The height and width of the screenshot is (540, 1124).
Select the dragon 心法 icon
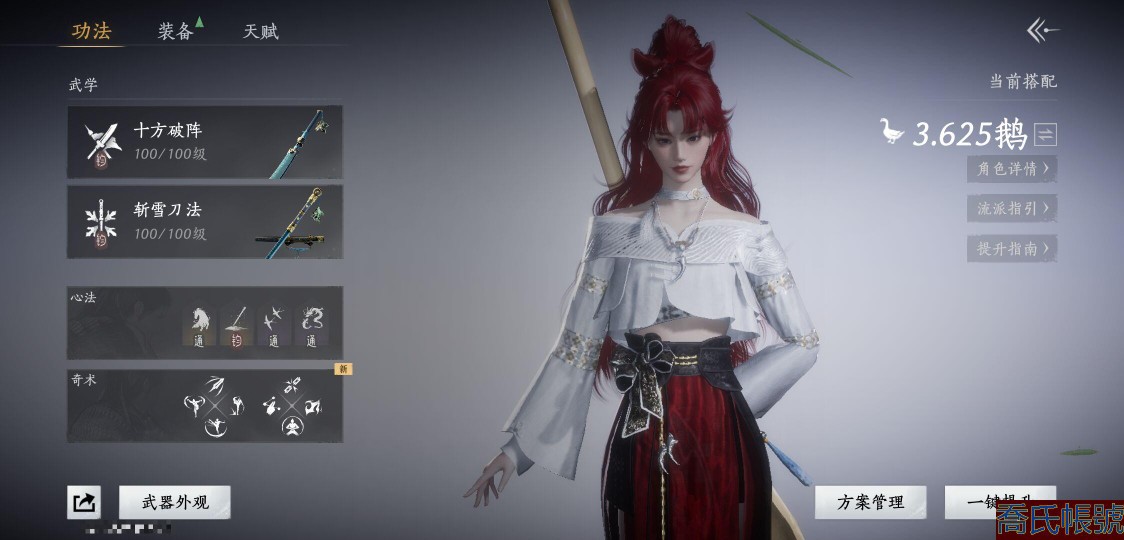click(x=312, y=320)
